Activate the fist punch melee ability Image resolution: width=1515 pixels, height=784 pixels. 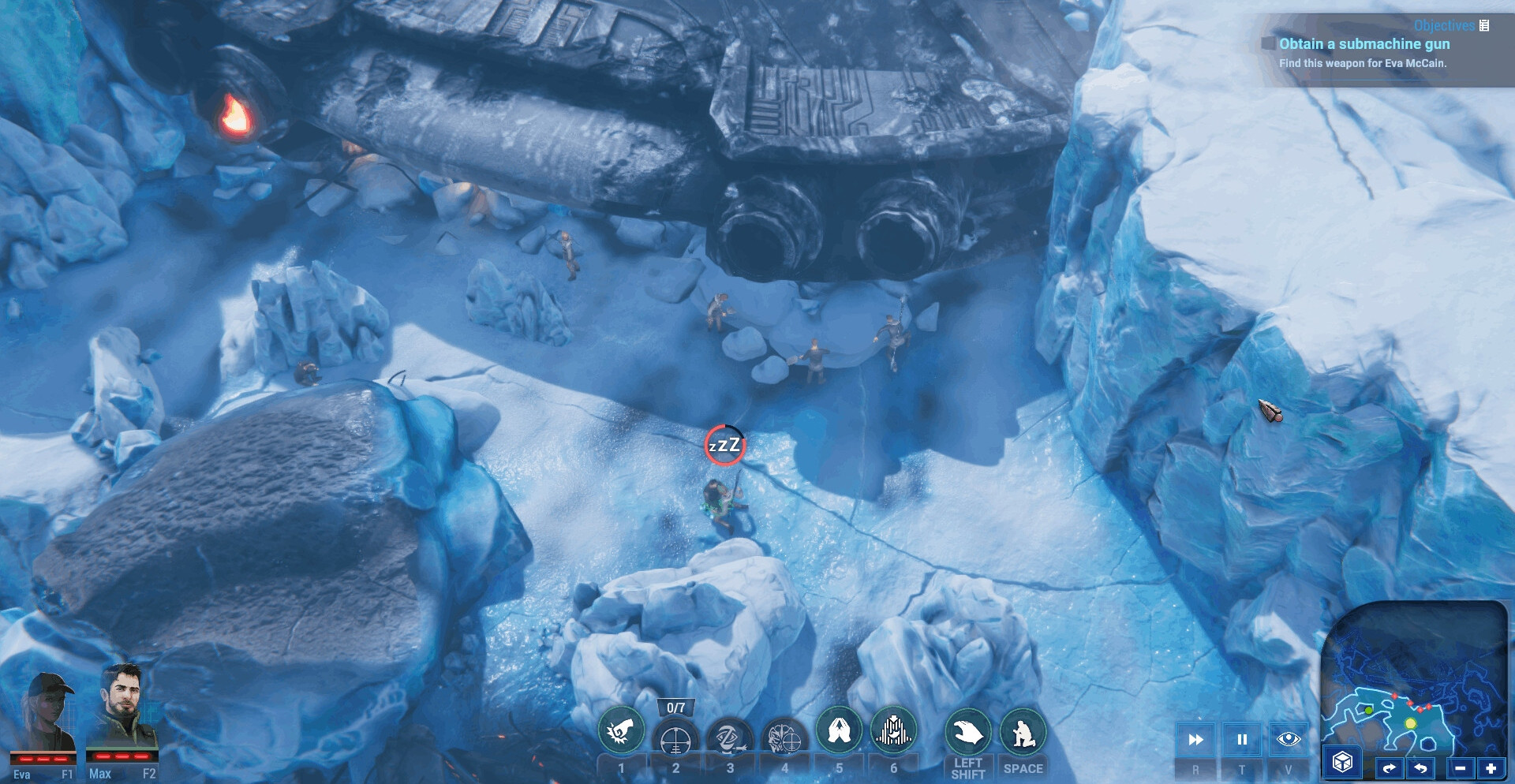tap(621, 731)
